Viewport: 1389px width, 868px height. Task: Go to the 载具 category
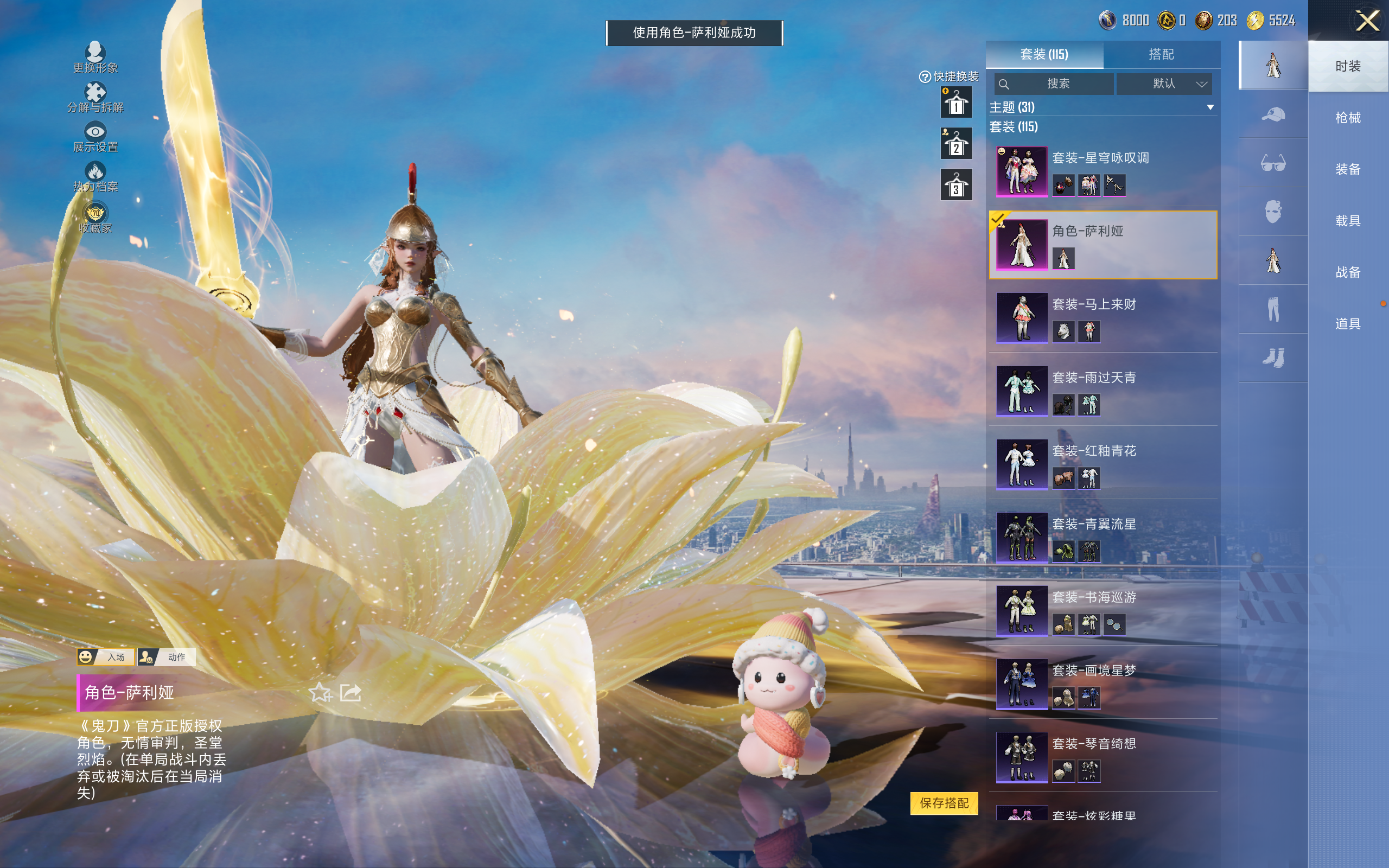tap(1347, 220)
